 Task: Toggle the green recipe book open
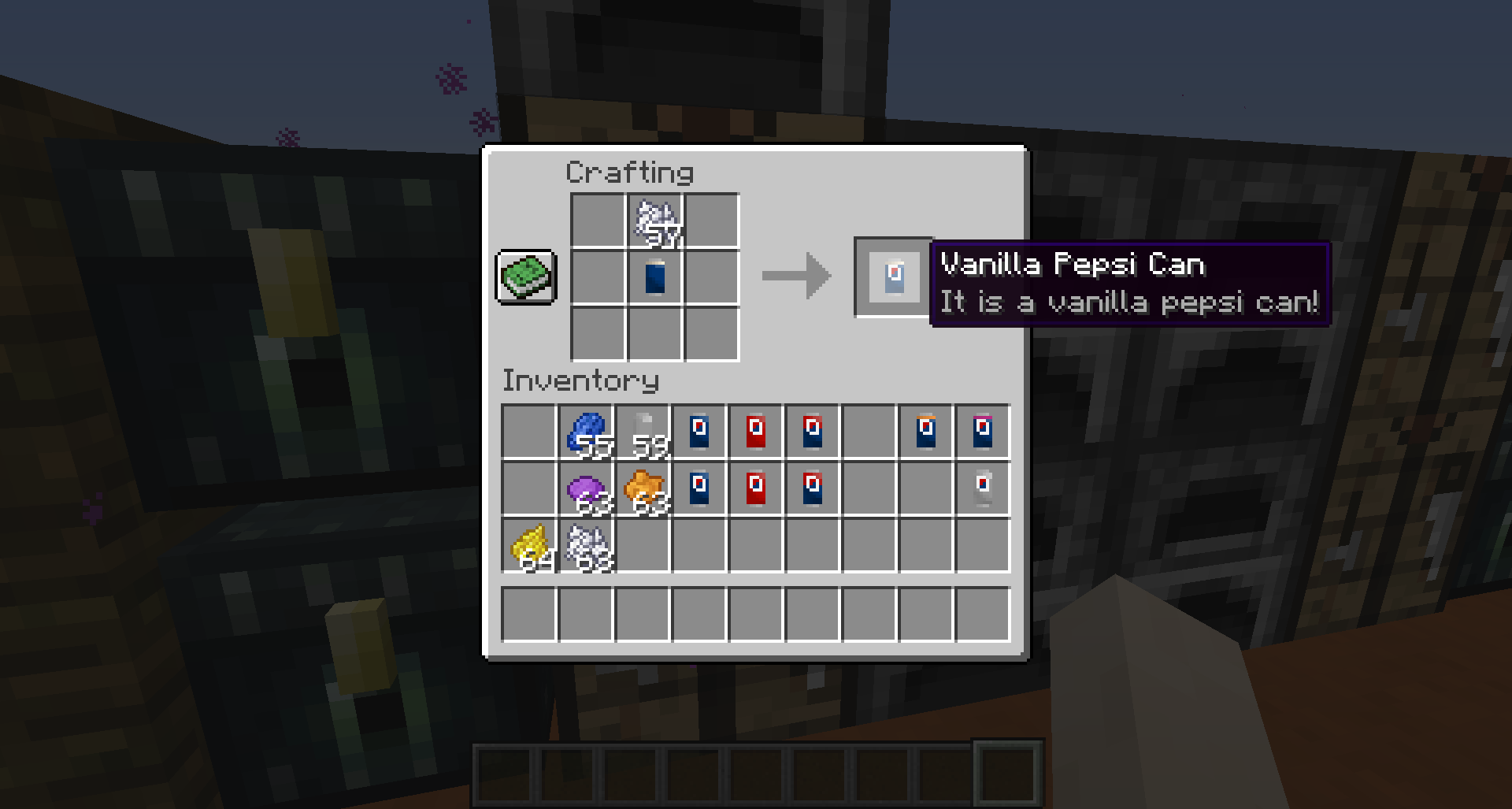tap(526, 277)
